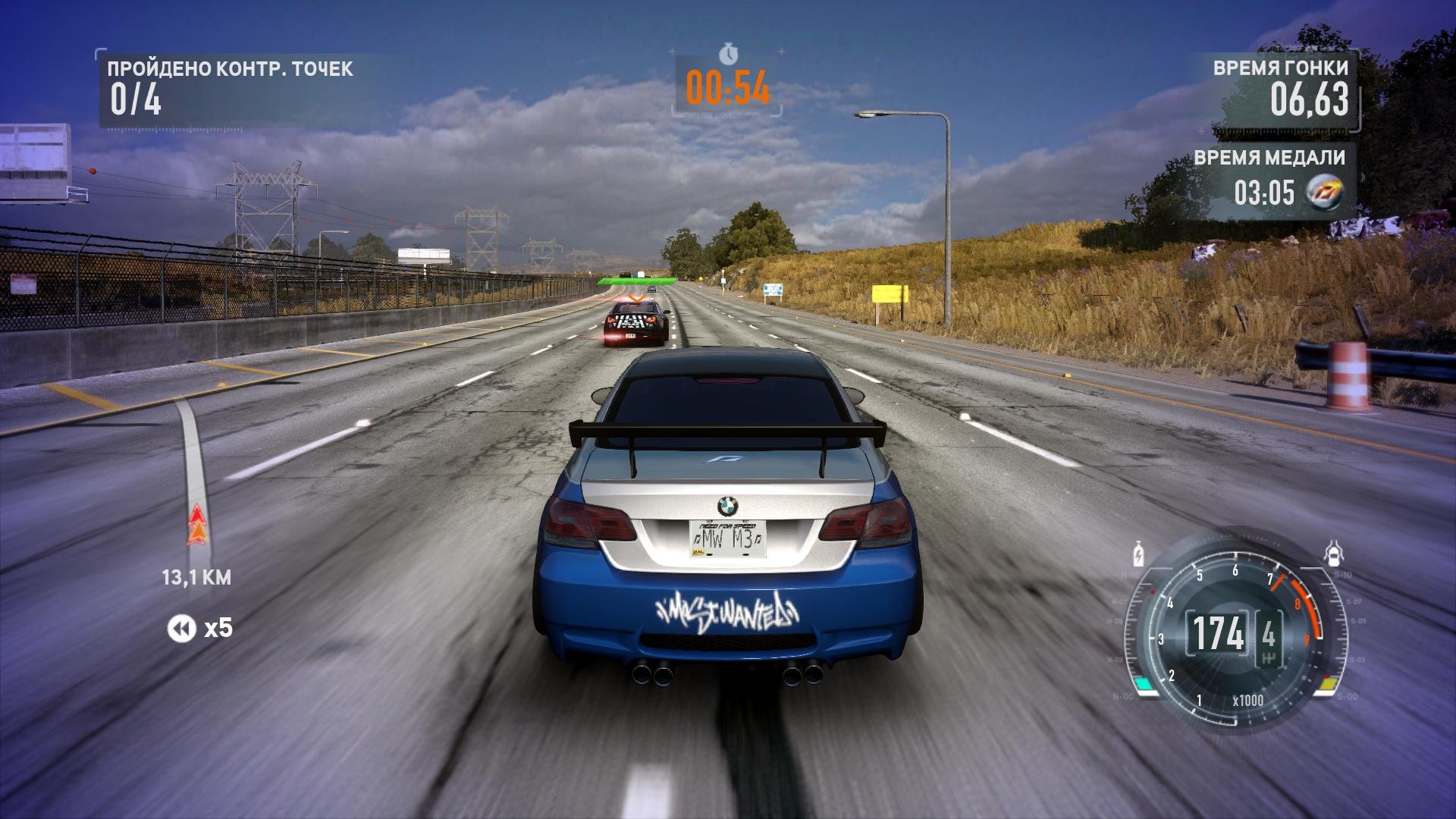Select the nitrous bottle icon
1456x819 pixels.
(1137, 554)
